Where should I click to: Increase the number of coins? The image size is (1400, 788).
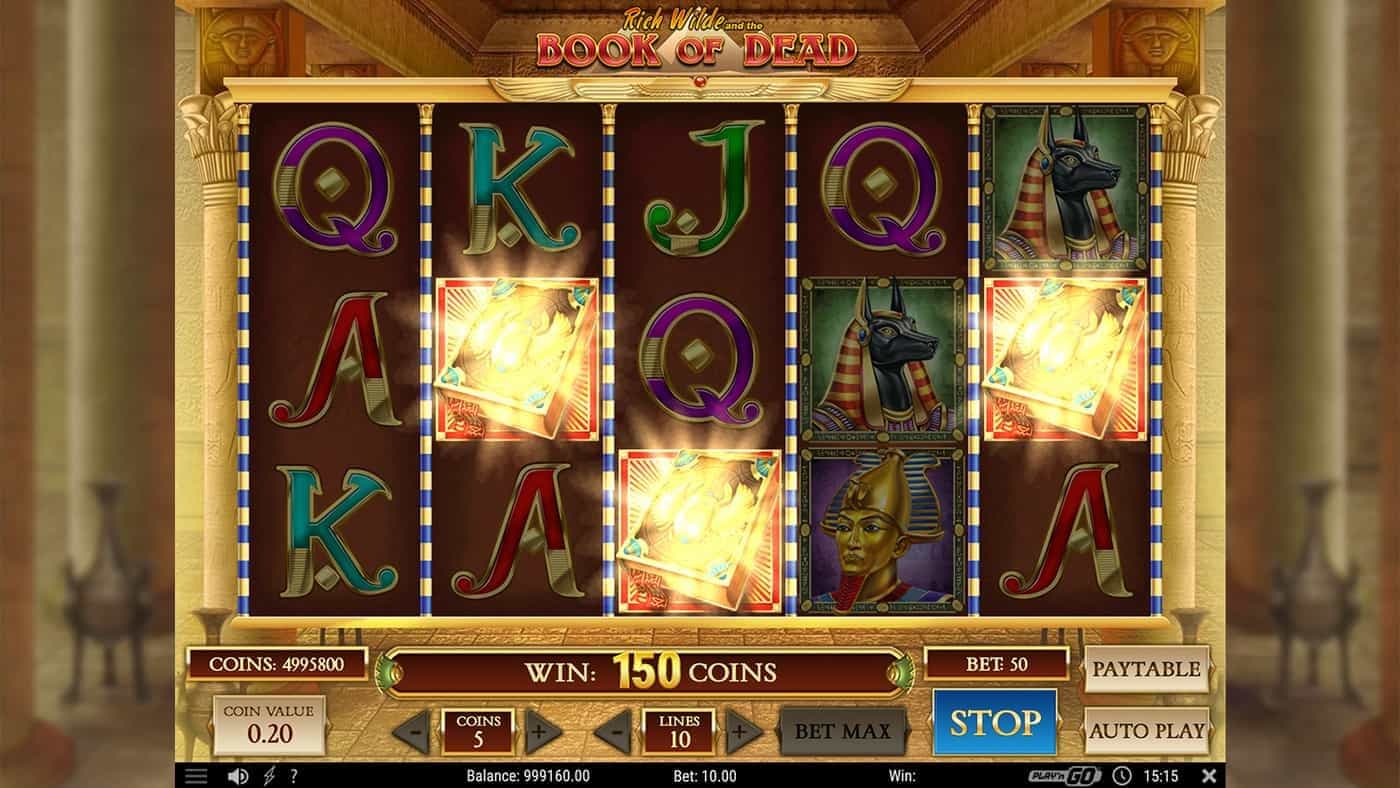pyautogui.click(x=544, y=732)
